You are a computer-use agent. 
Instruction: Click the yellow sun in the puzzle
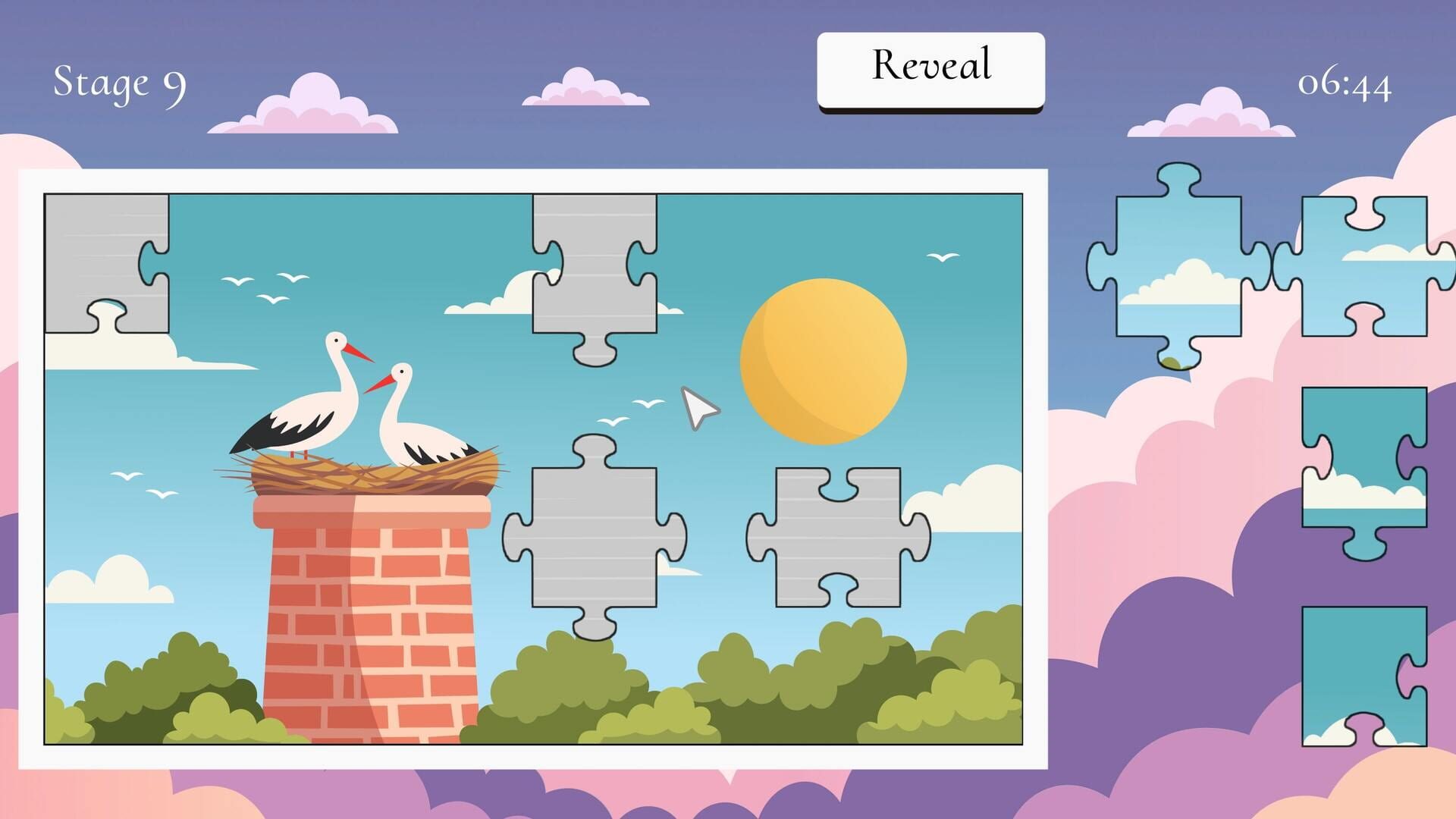pos(827,360)
